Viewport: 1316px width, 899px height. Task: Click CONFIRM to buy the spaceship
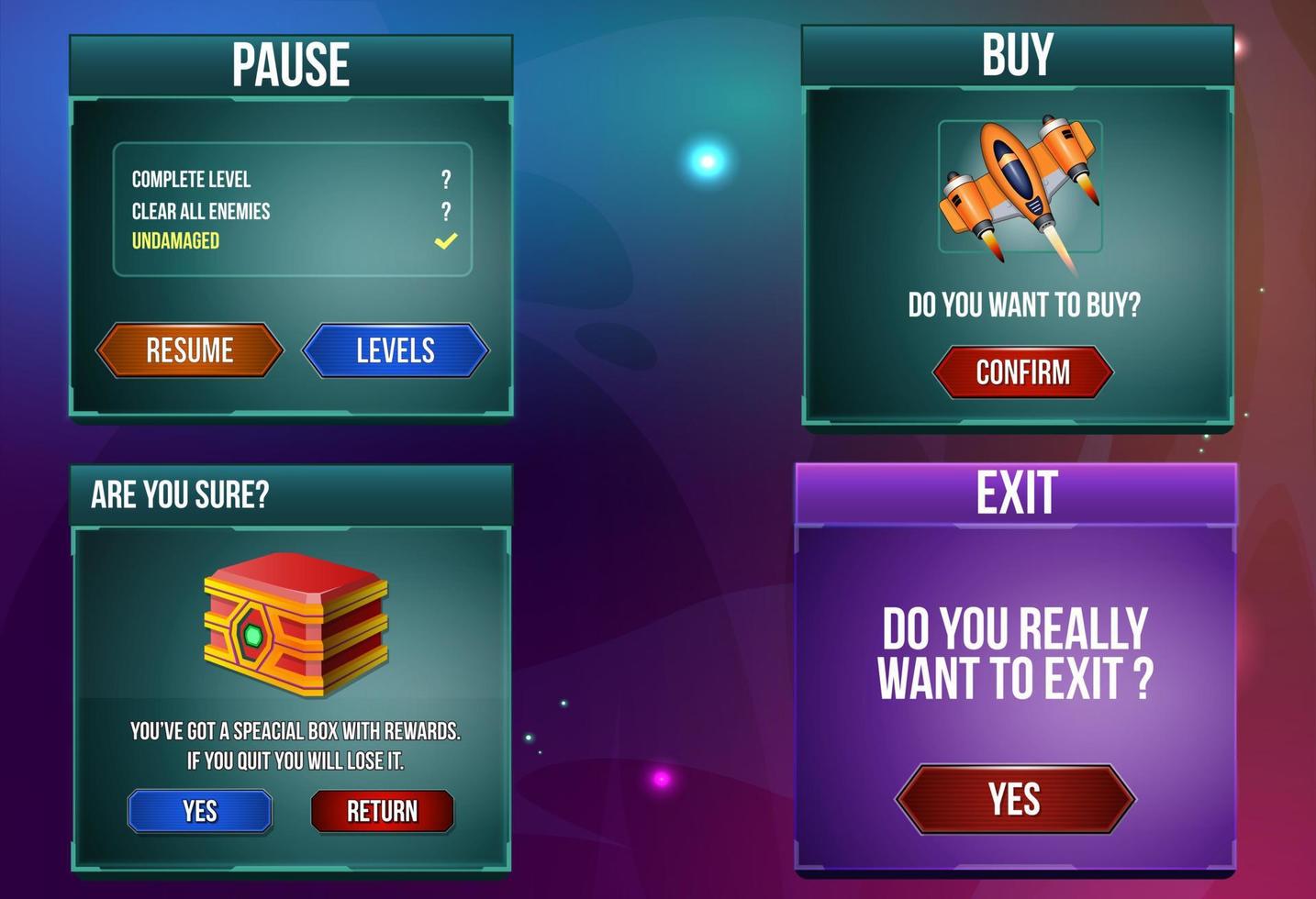point(1023,372)
